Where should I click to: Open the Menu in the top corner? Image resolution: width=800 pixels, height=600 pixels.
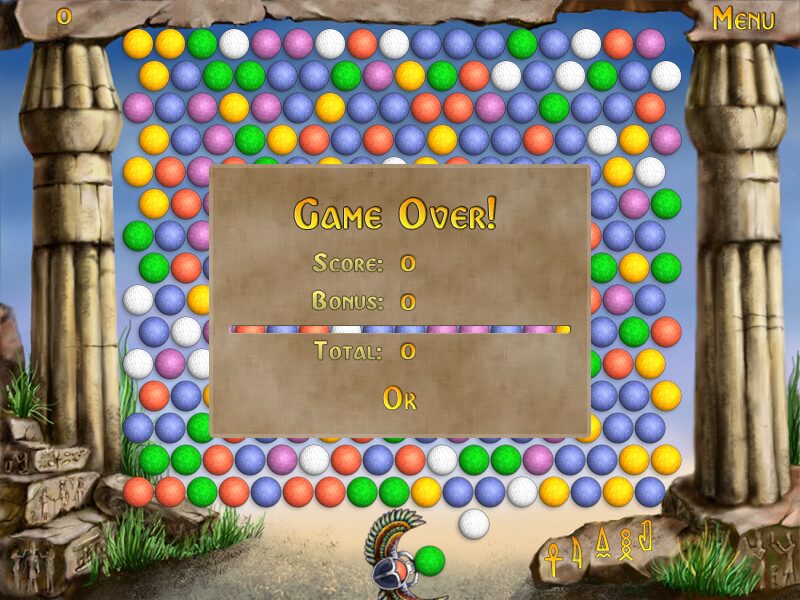pos(743,19)
